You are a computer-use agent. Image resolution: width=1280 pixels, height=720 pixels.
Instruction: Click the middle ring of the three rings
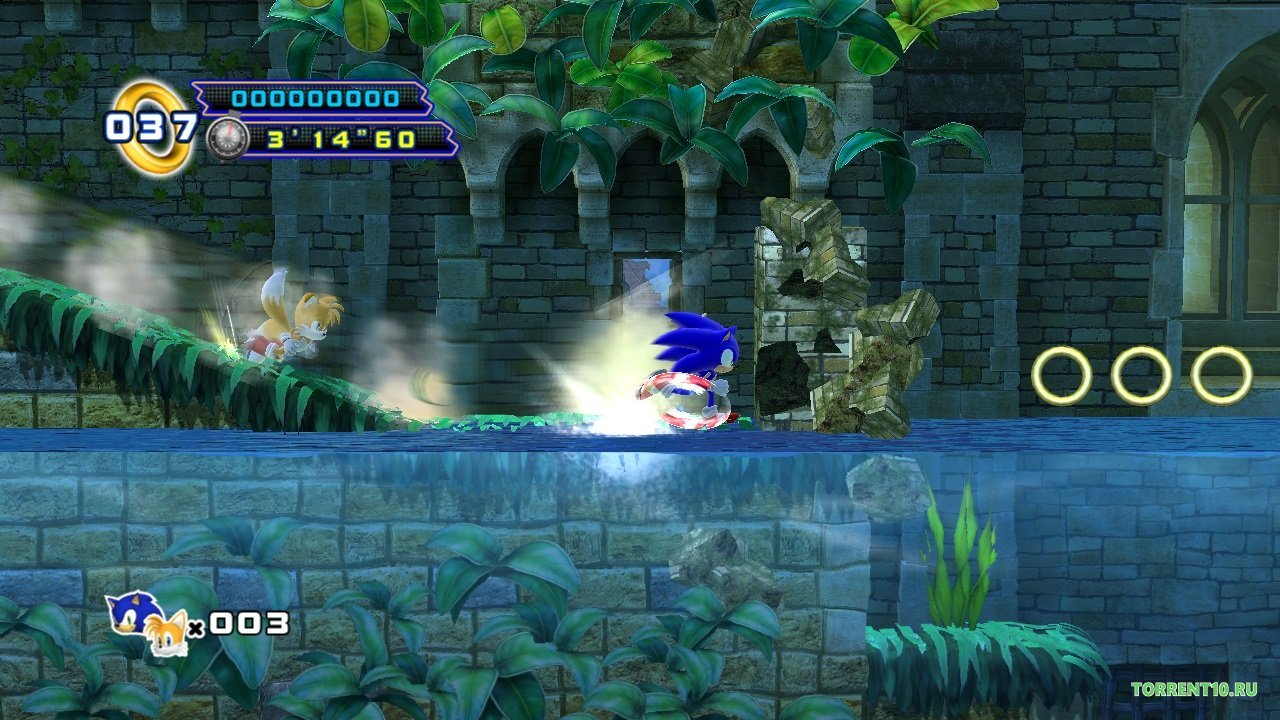click(x=1142, y=373)
